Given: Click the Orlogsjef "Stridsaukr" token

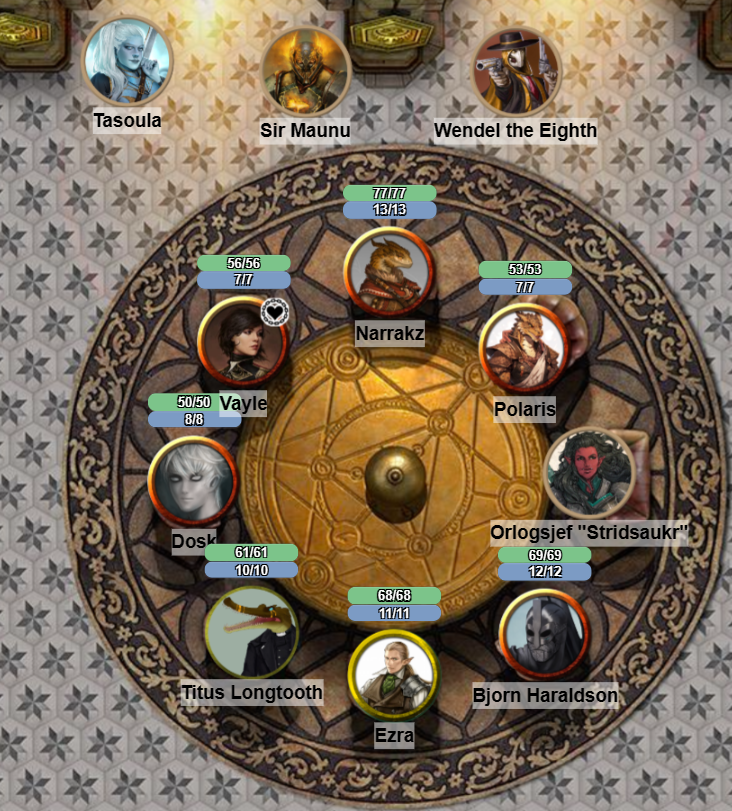Looking at the screenshot, I should (589, 473).
